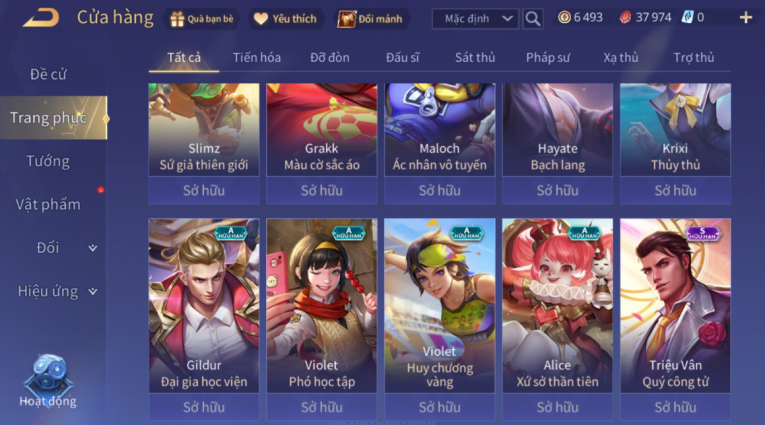
Task: Go back using the arrow button
Action: (x=40, y=17)
